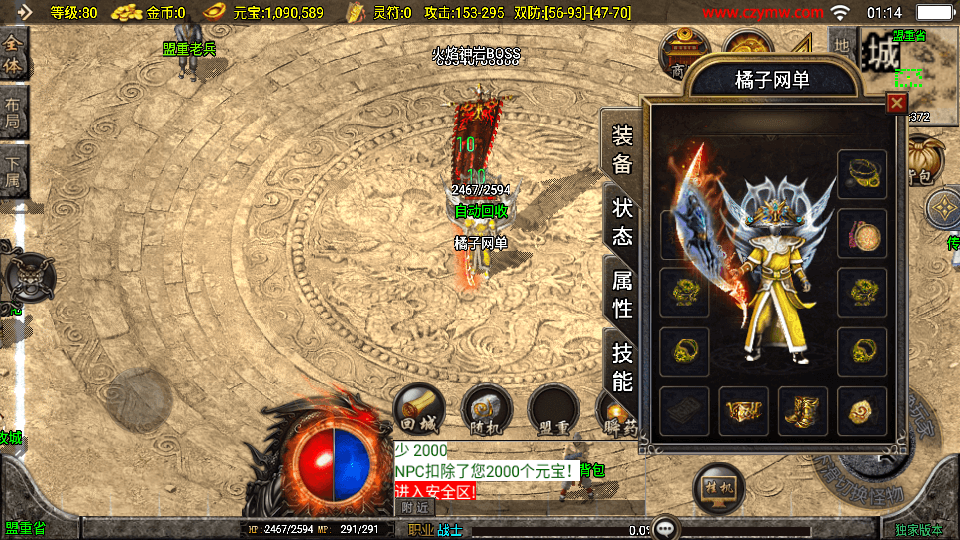Use the 回城 return-to-town scroll

click(416, 407)
